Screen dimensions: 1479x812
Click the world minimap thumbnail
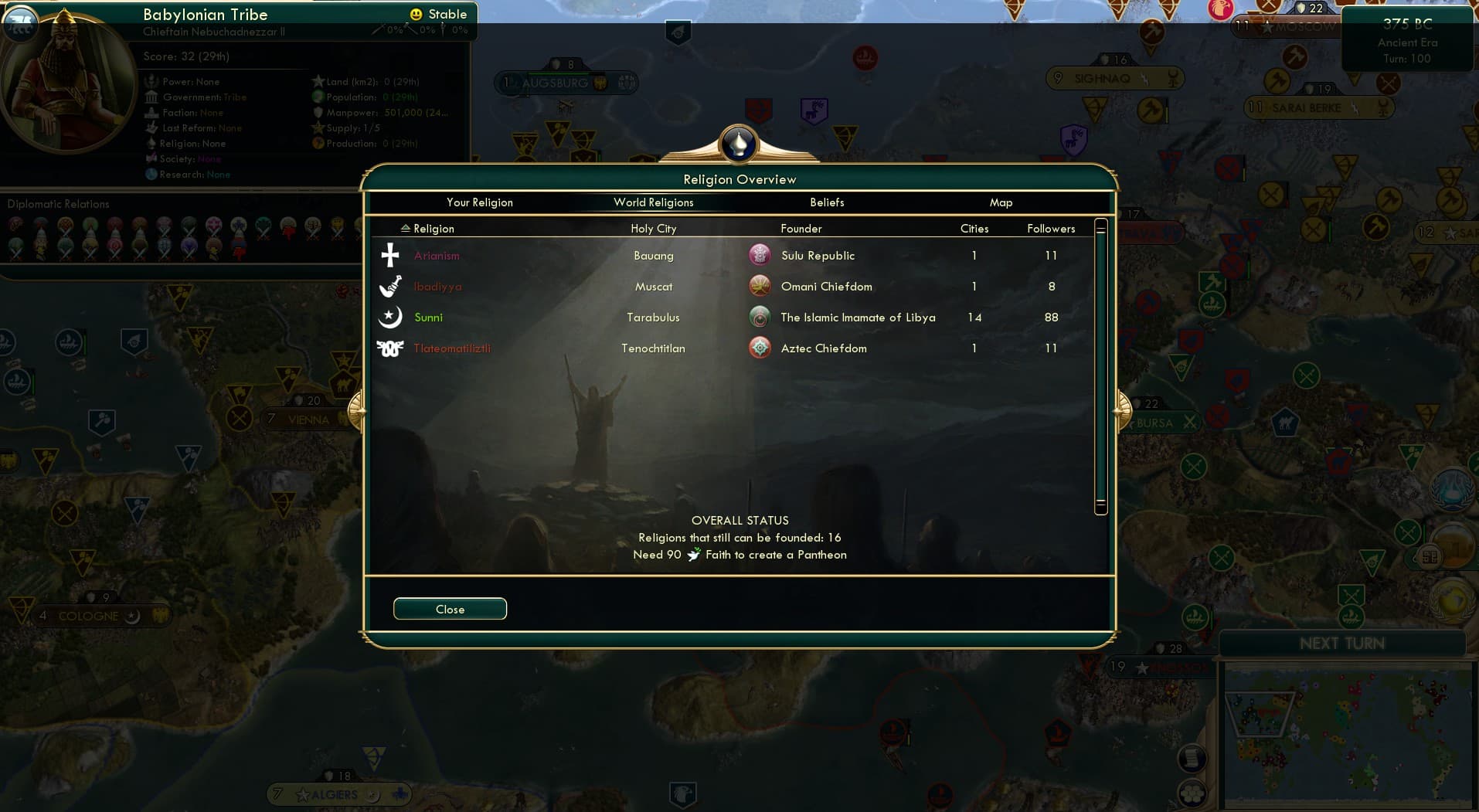1348,734
